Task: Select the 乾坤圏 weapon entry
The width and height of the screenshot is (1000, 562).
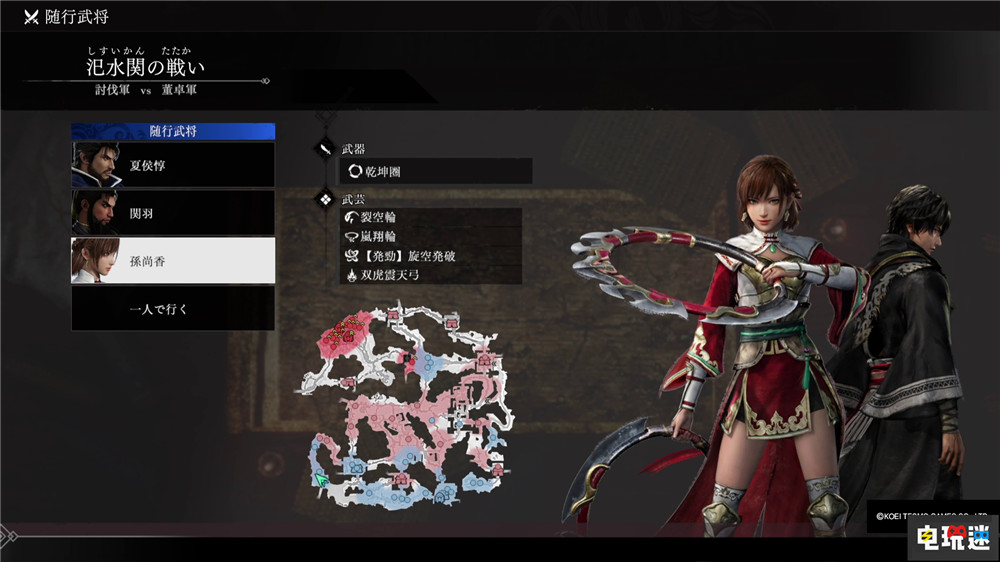Action: point(435,172)
